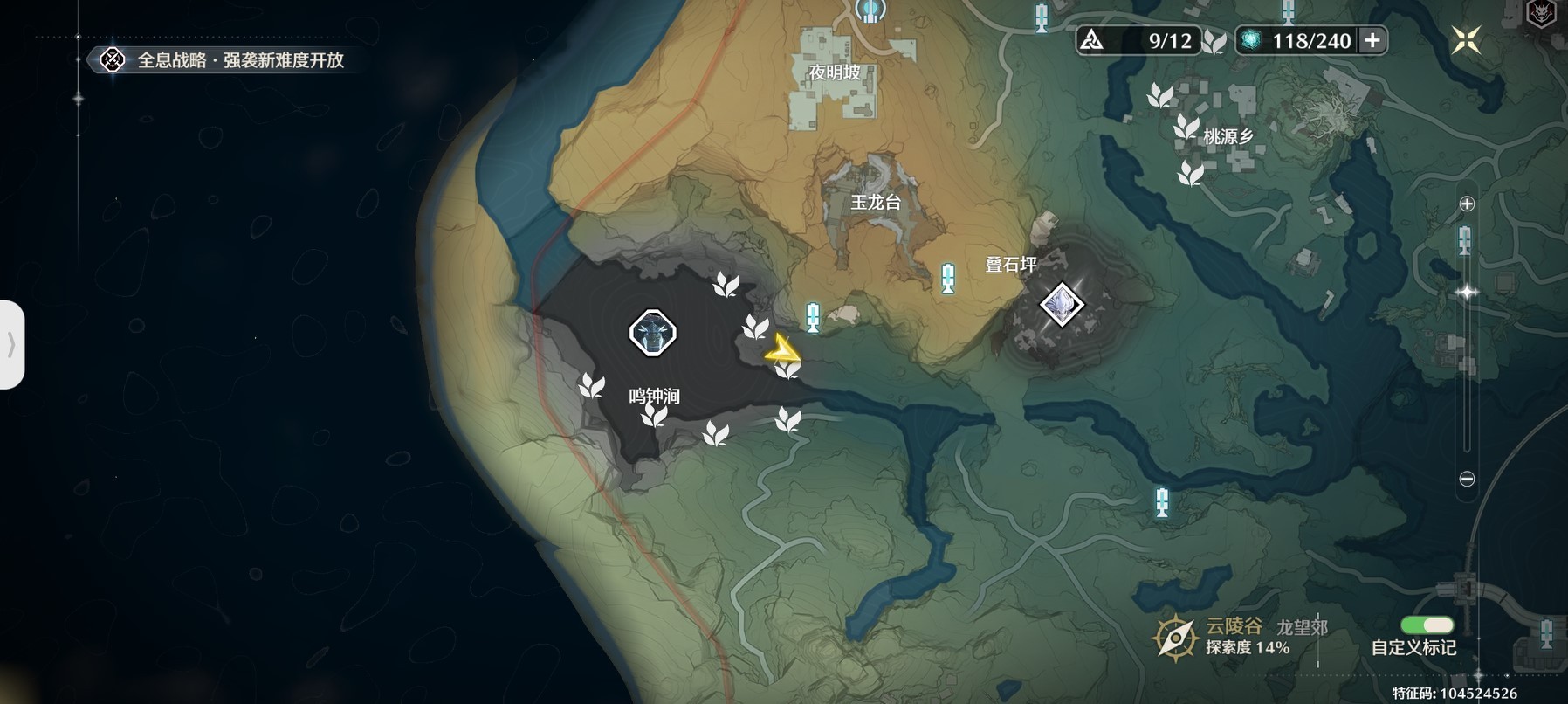Switch to the 龙望郊 region label
Viewport: 1568px width, 704px height.
coord(1302,627)
